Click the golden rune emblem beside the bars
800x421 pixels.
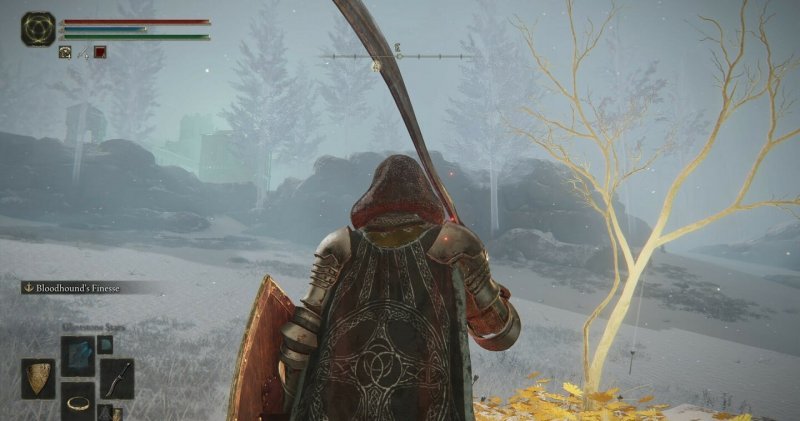coord(39,29)
